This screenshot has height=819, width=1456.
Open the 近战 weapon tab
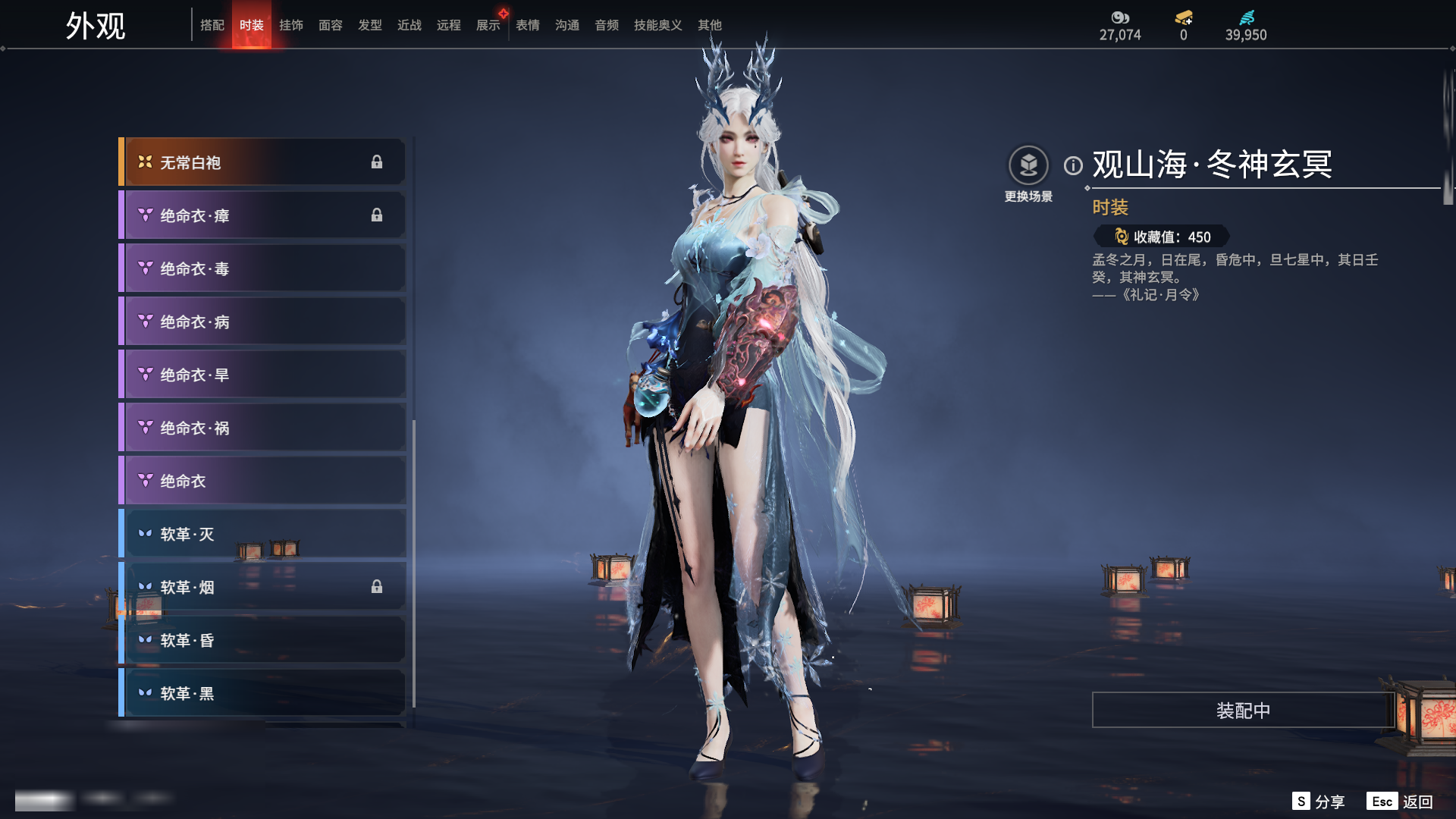(409, 25)
